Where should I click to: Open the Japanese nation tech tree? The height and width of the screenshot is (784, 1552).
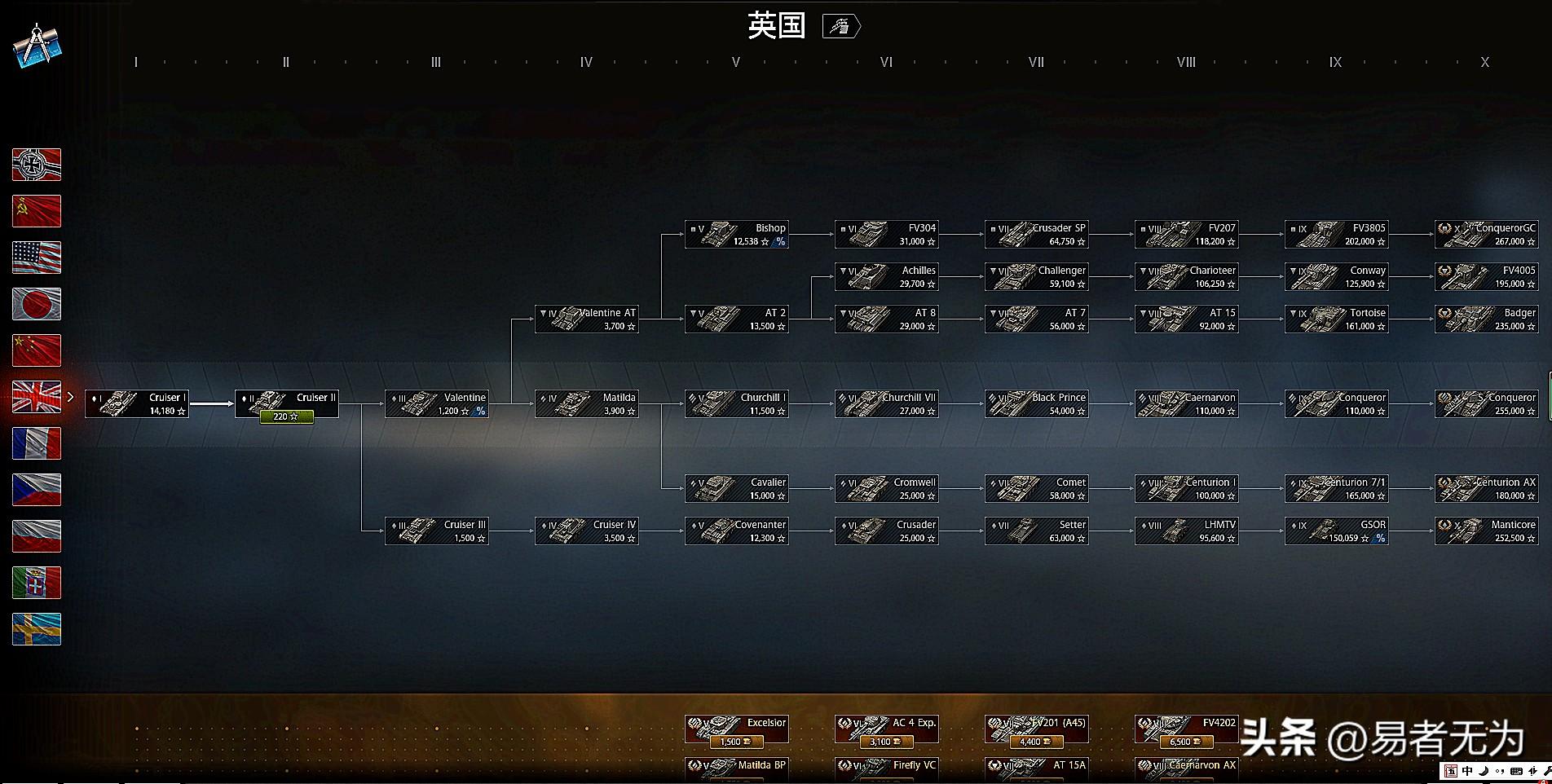[x=37, y=304]
